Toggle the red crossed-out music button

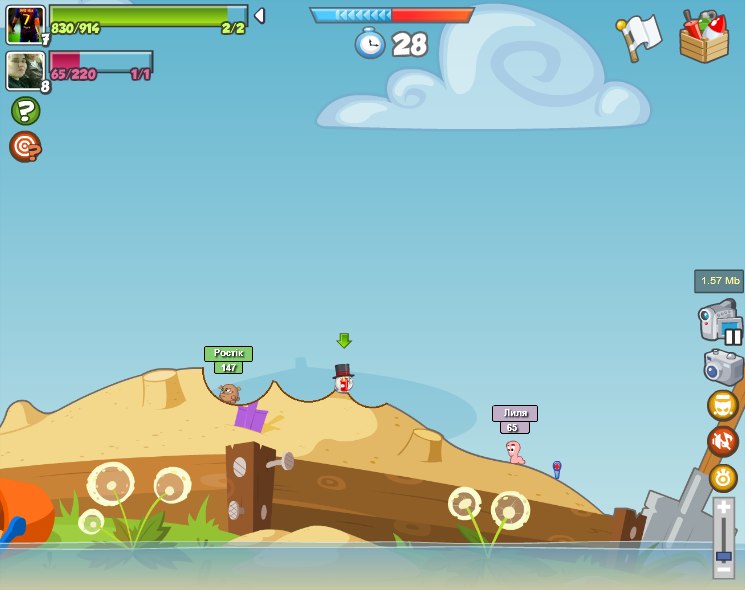(722, 441)
